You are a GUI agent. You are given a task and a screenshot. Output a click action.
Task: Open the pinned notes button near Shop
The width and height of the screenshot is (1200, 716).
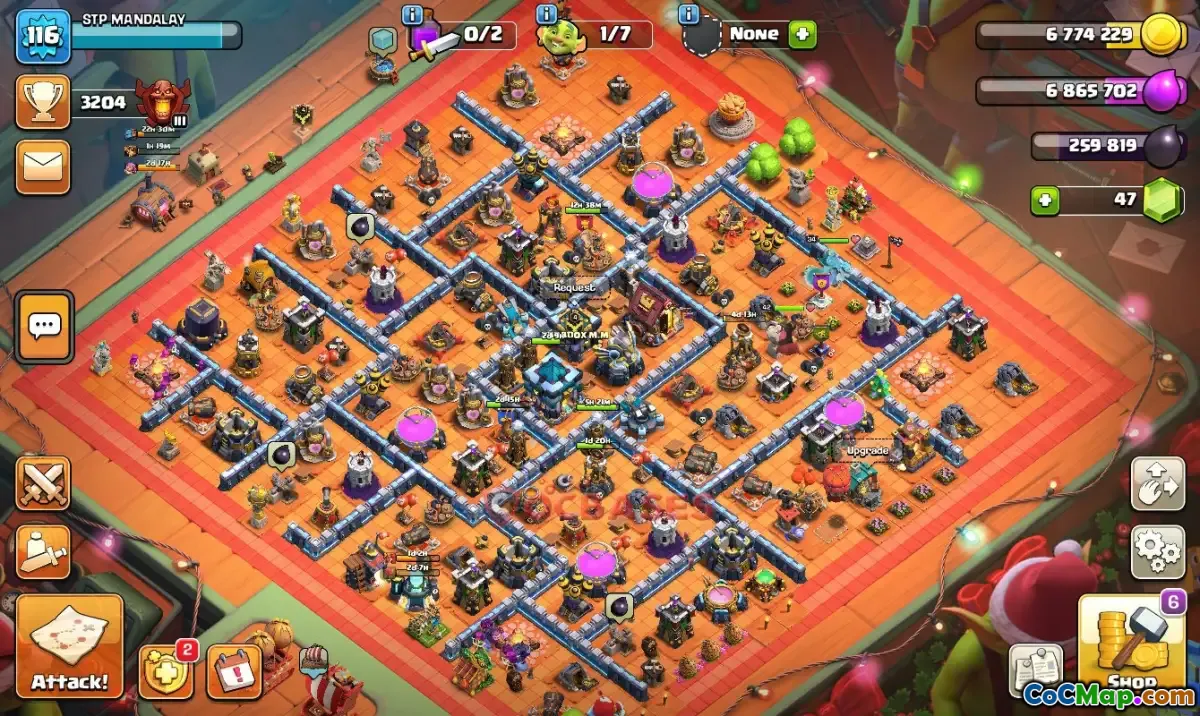[1035, 670]
